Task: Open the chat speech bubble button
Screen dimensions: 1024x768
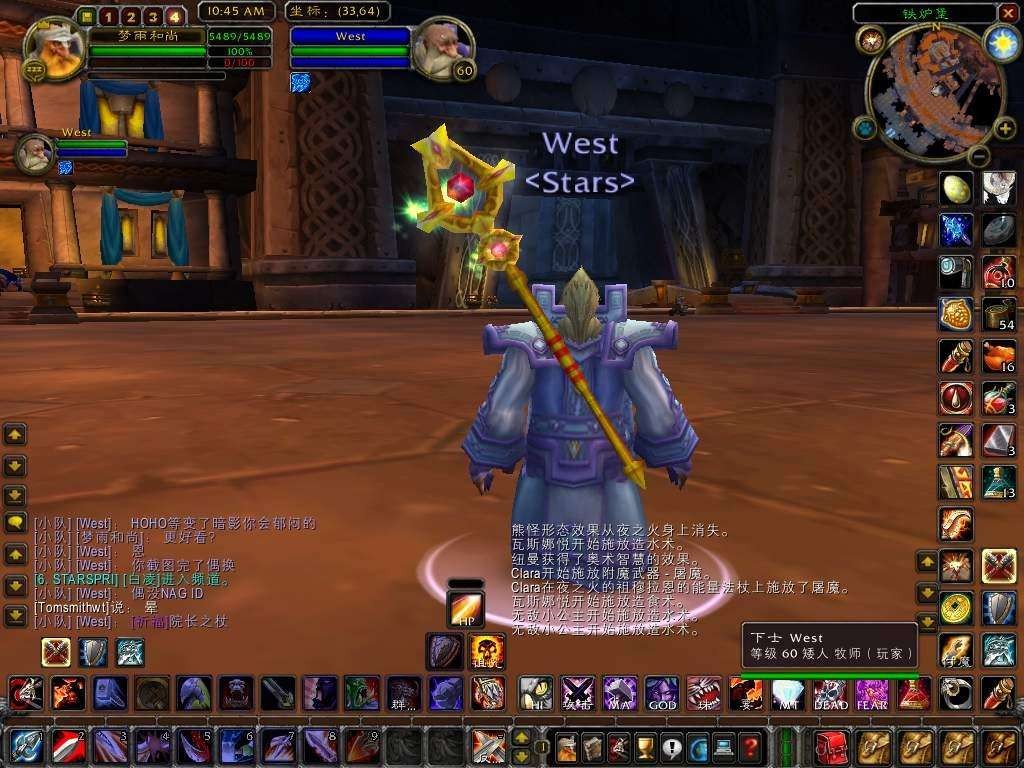Action: [15, 523]
